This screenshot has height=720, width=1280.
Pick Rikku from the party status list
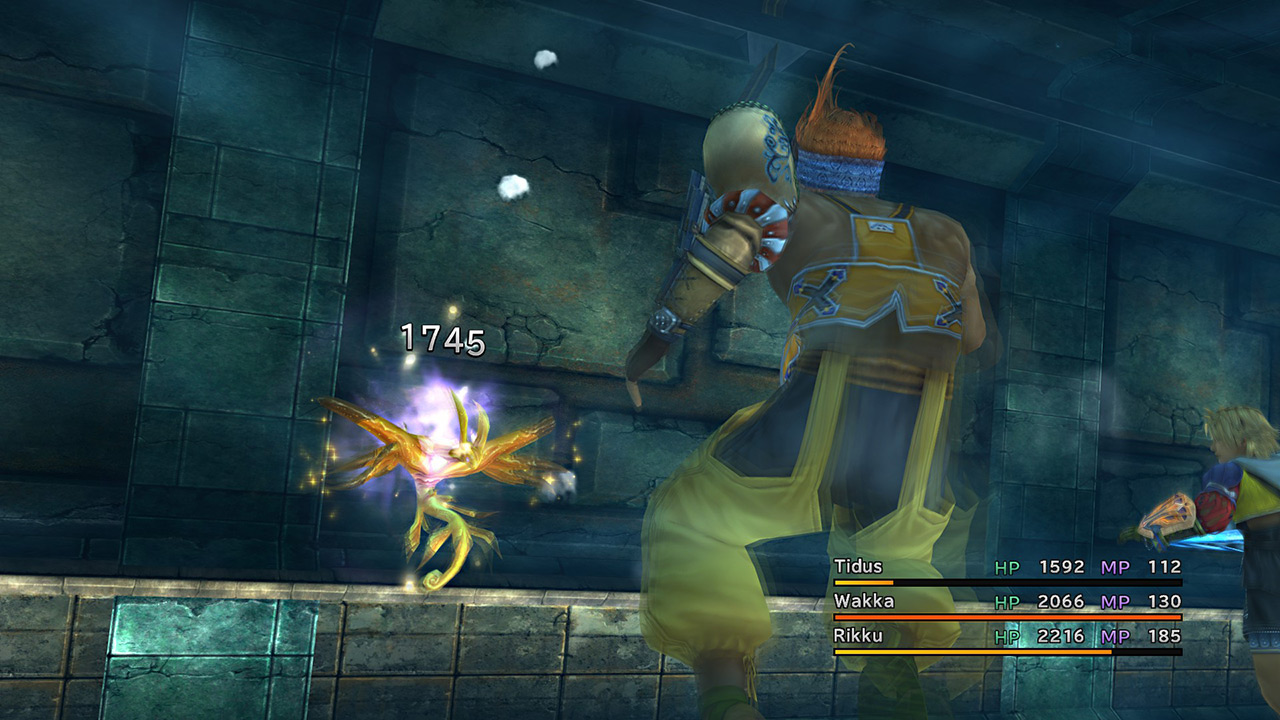point(858,636)
